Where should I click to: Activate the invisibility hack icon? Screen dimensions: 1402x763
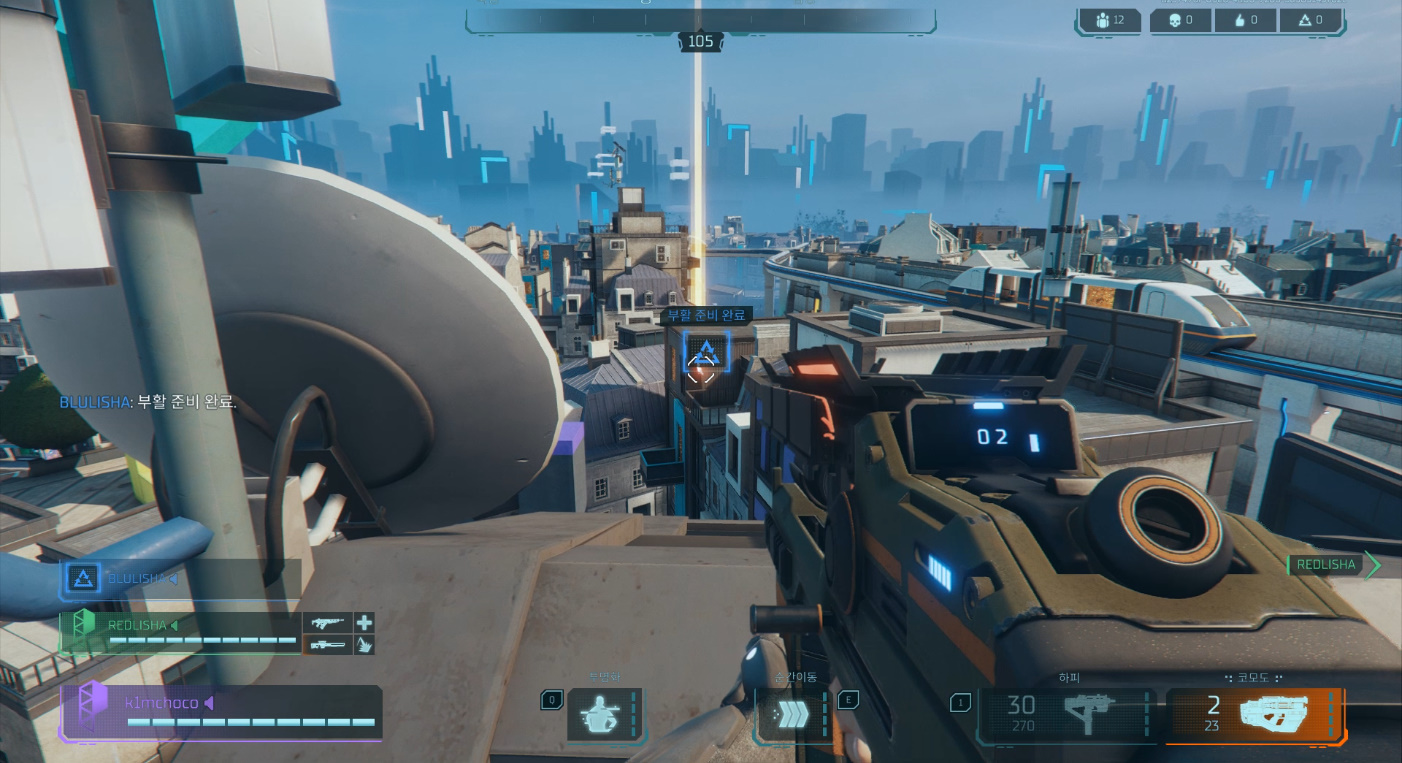[x=604, y=715]
